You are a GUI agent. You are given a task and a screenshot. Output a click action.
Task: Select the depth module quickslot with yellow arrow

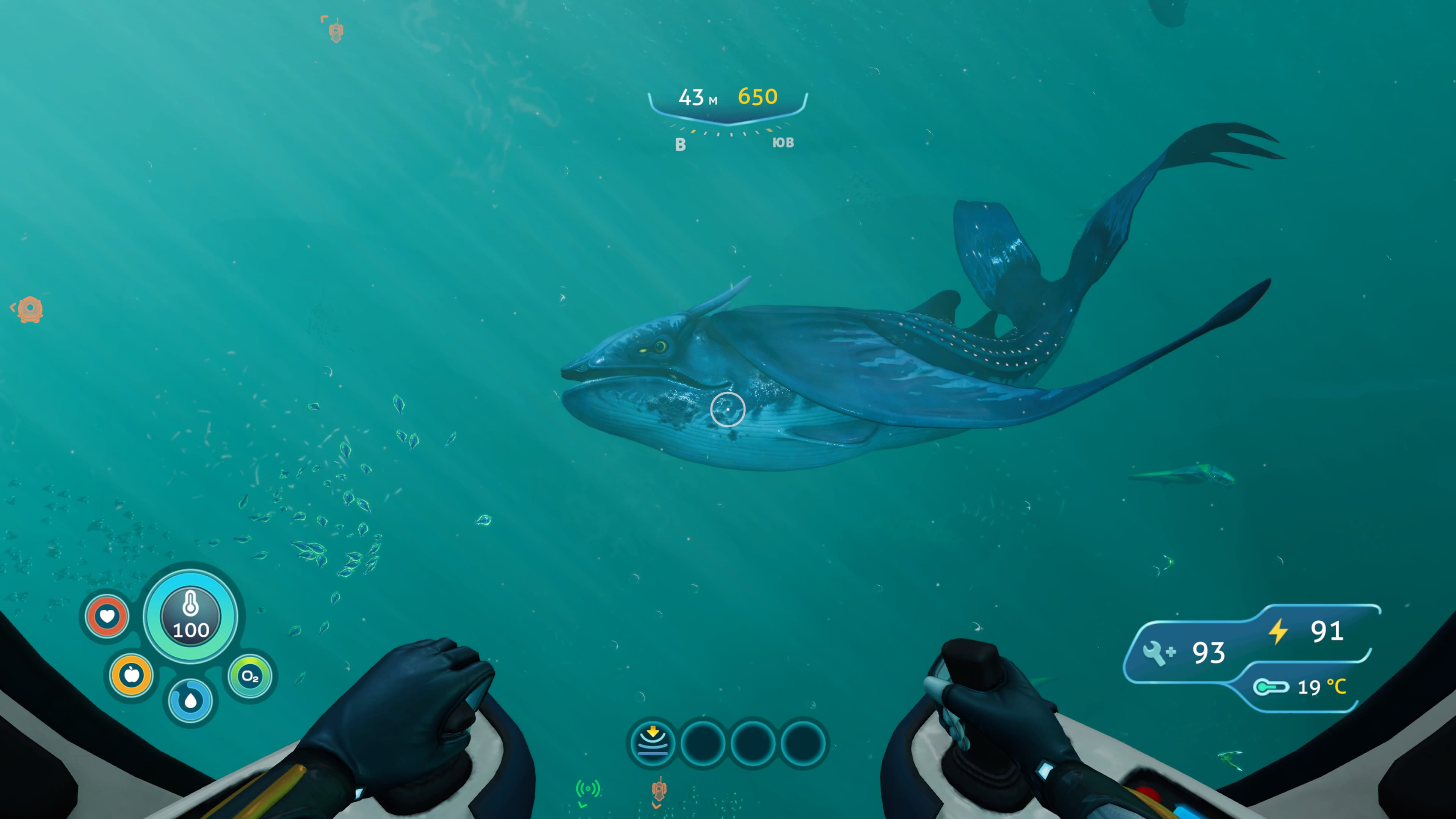click(x=653, y=743)
